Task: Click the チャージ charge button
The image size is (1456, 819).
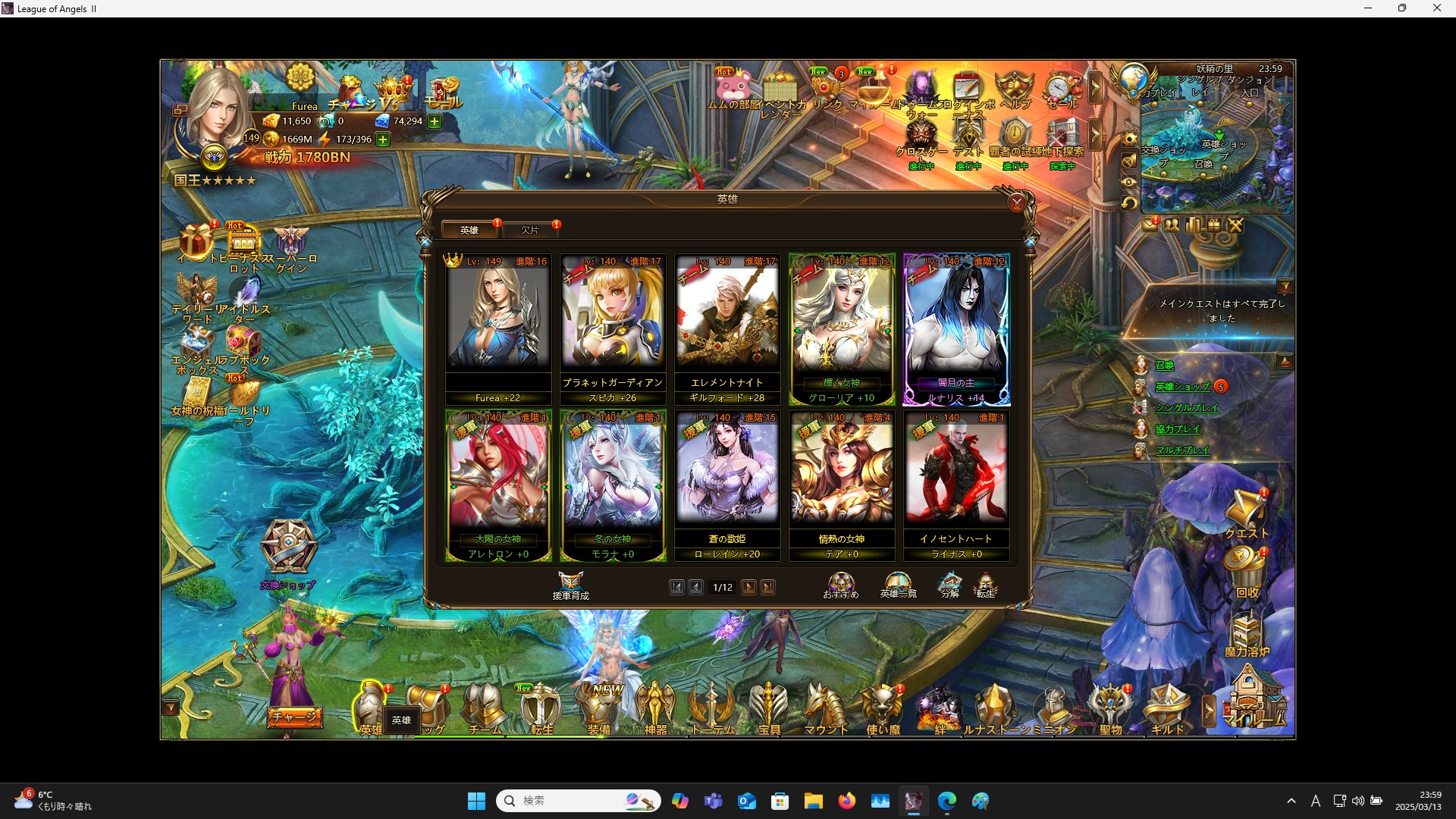Action: (x=295, y=716)
